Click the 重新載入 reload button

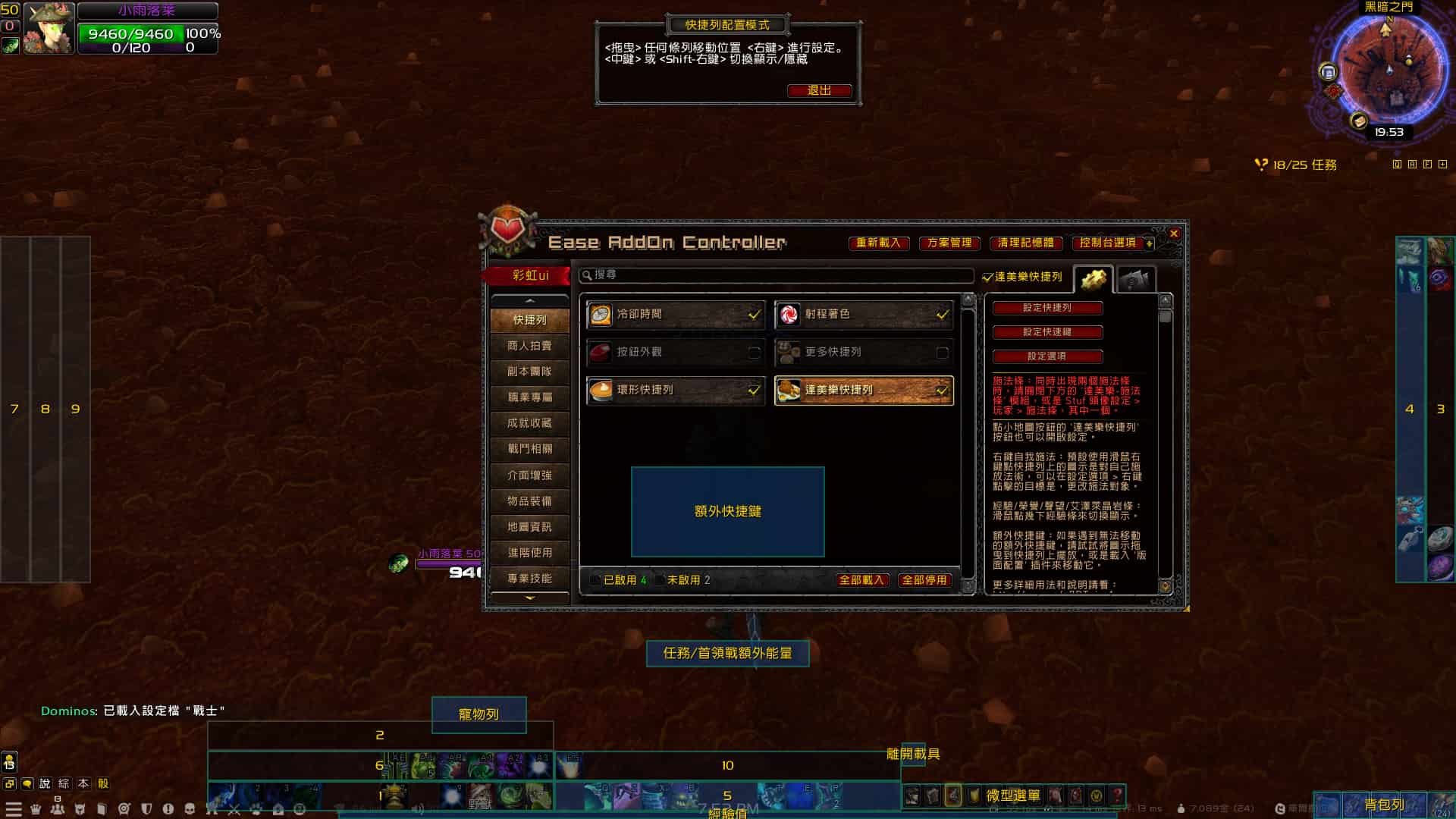[878, 243]
